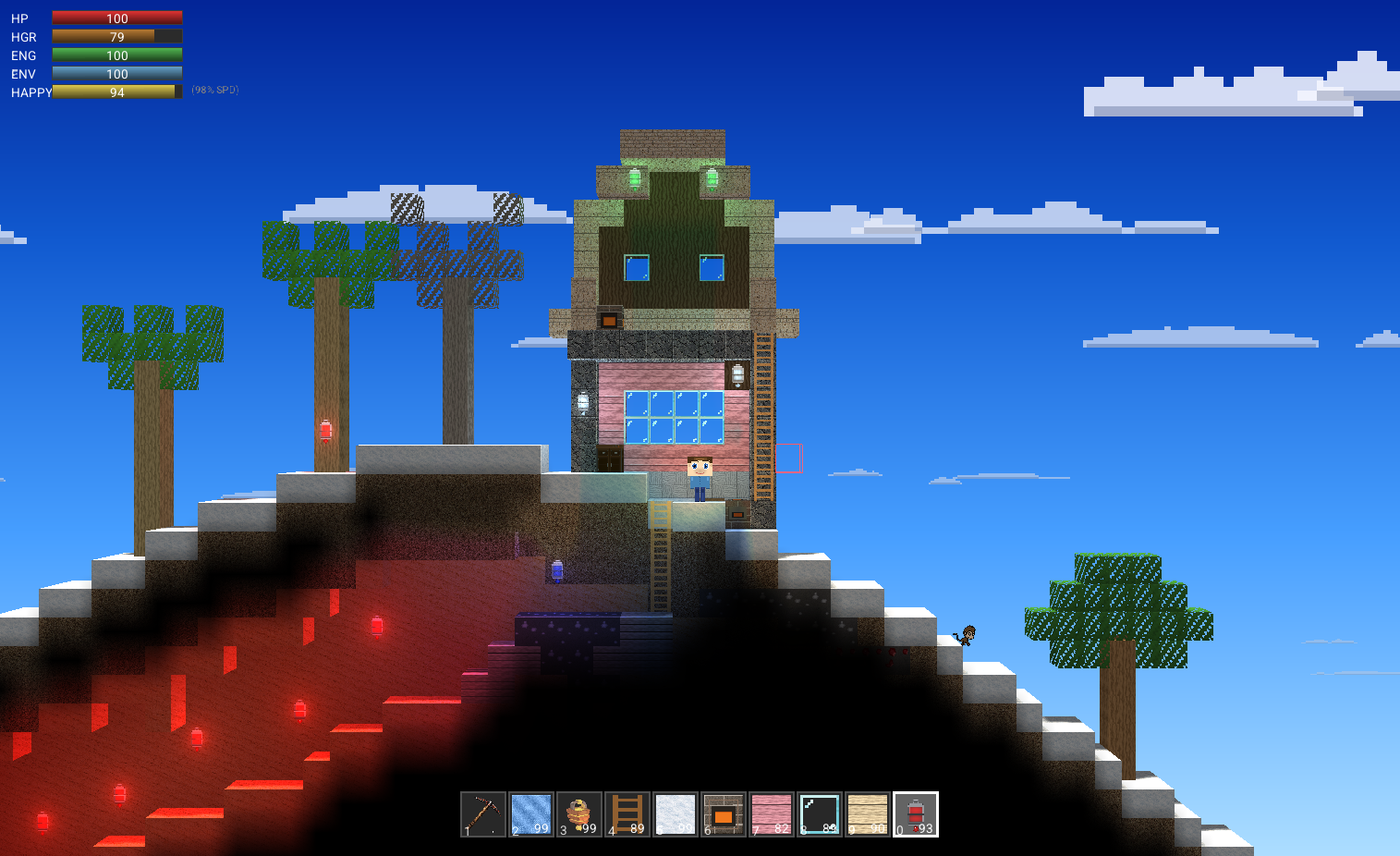1400x856 pixels.
Task: Select the white snow block slot
Action: click(676, 814)
